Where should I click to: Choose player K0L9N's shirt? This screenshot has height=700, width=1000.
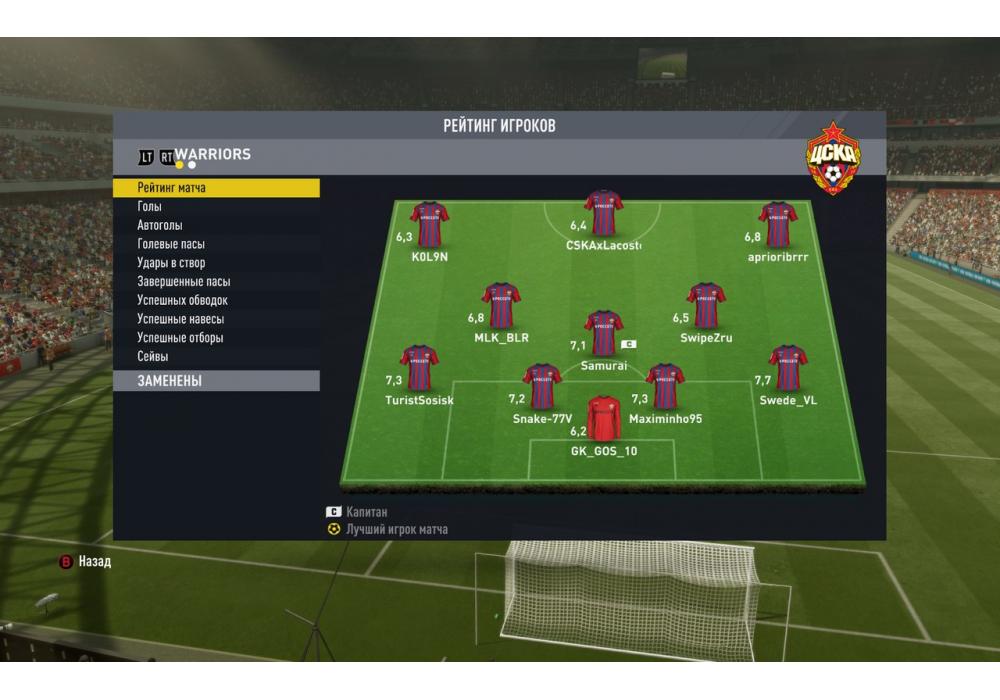click(x=429, y=225)
